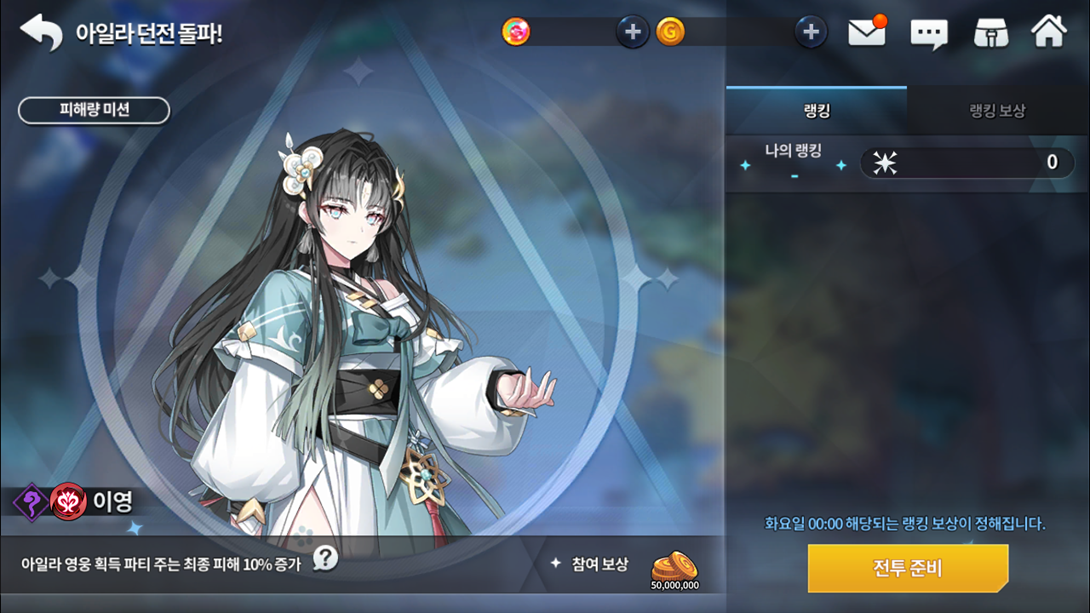Tap the purple question mark class icon
Screen dimensions: 1090x613
(x=32, y=502)
